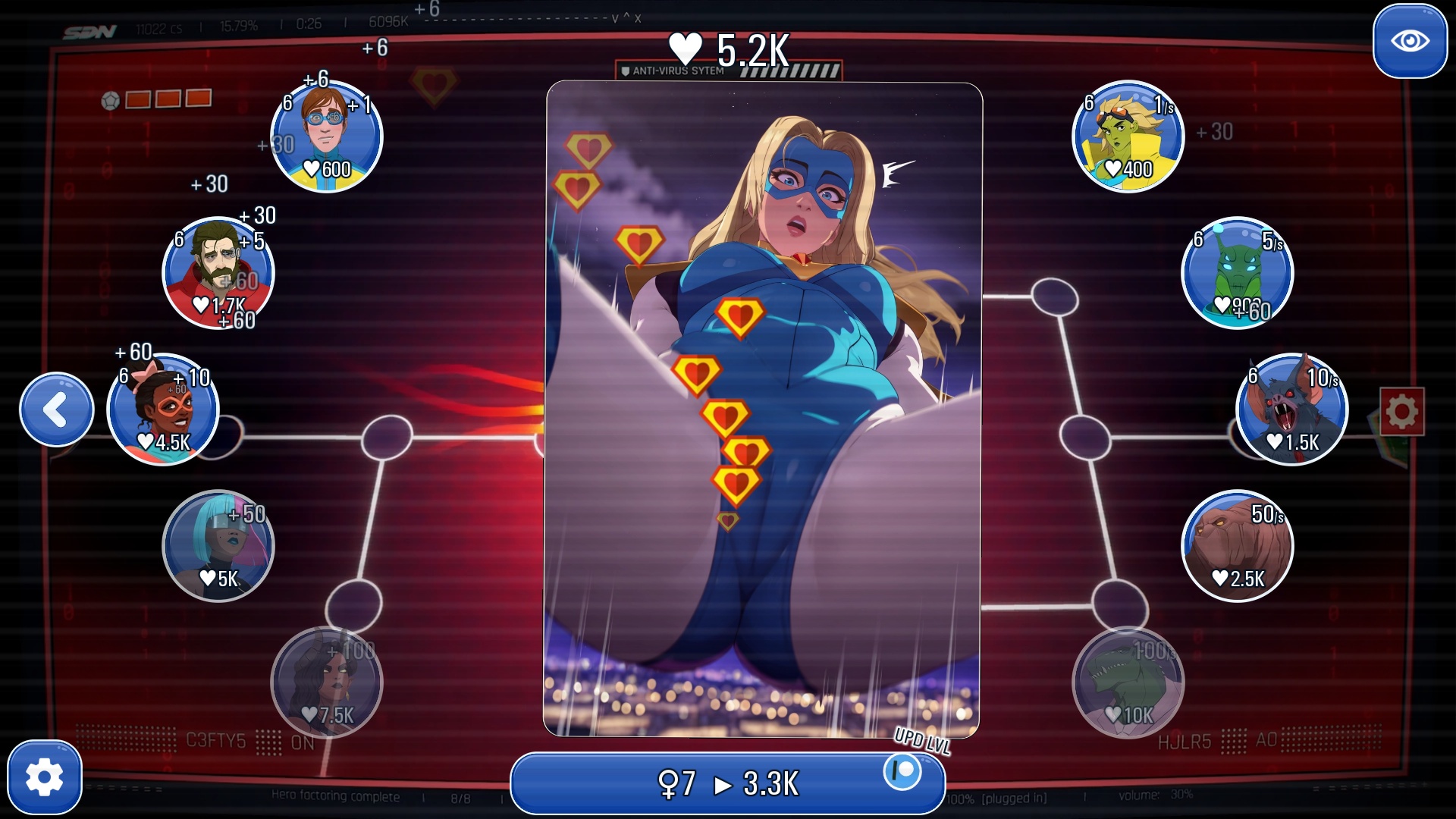
Task: Select the smiling heroine with pink bow portrait
Action: click(x=162, y=409)
